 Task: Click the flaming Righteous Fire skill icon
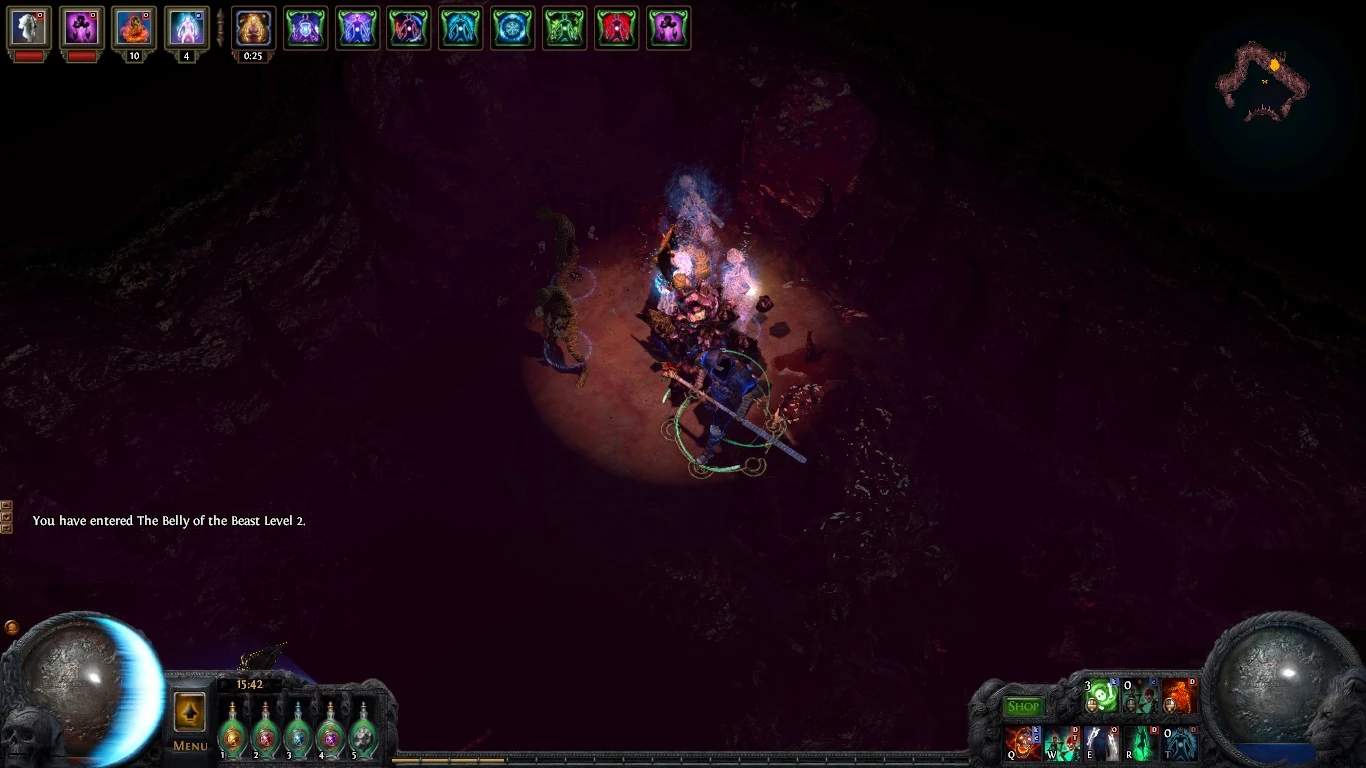[1178, 696]
